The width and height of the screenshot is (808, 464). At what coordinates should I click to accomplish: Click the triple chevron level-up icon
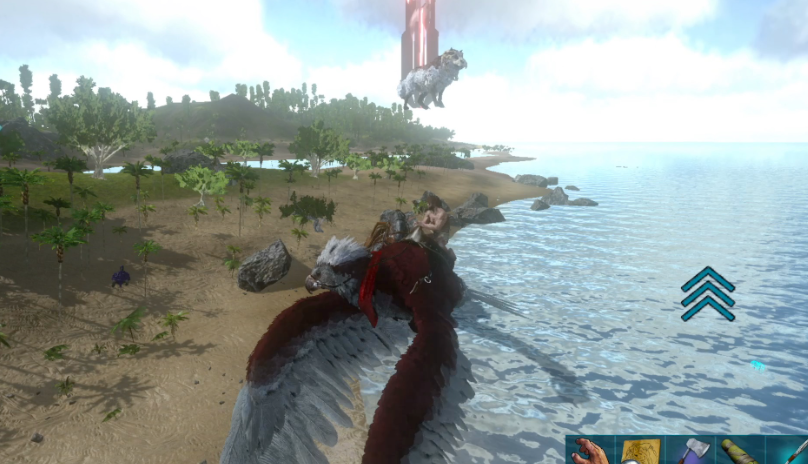pos(708,294)
